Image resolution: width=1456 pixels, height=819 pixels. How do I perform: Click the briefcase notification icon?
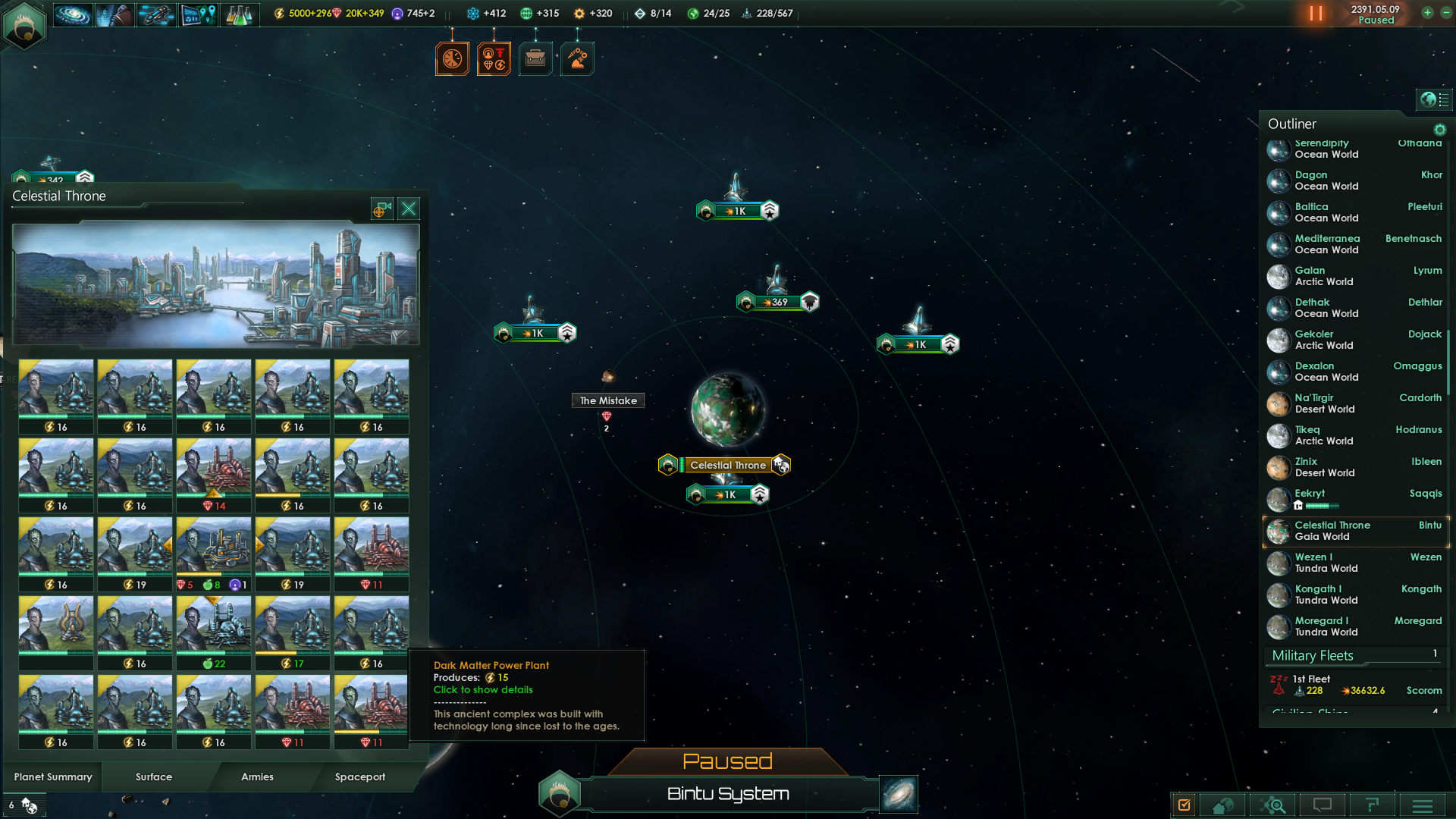pos(535,58)
